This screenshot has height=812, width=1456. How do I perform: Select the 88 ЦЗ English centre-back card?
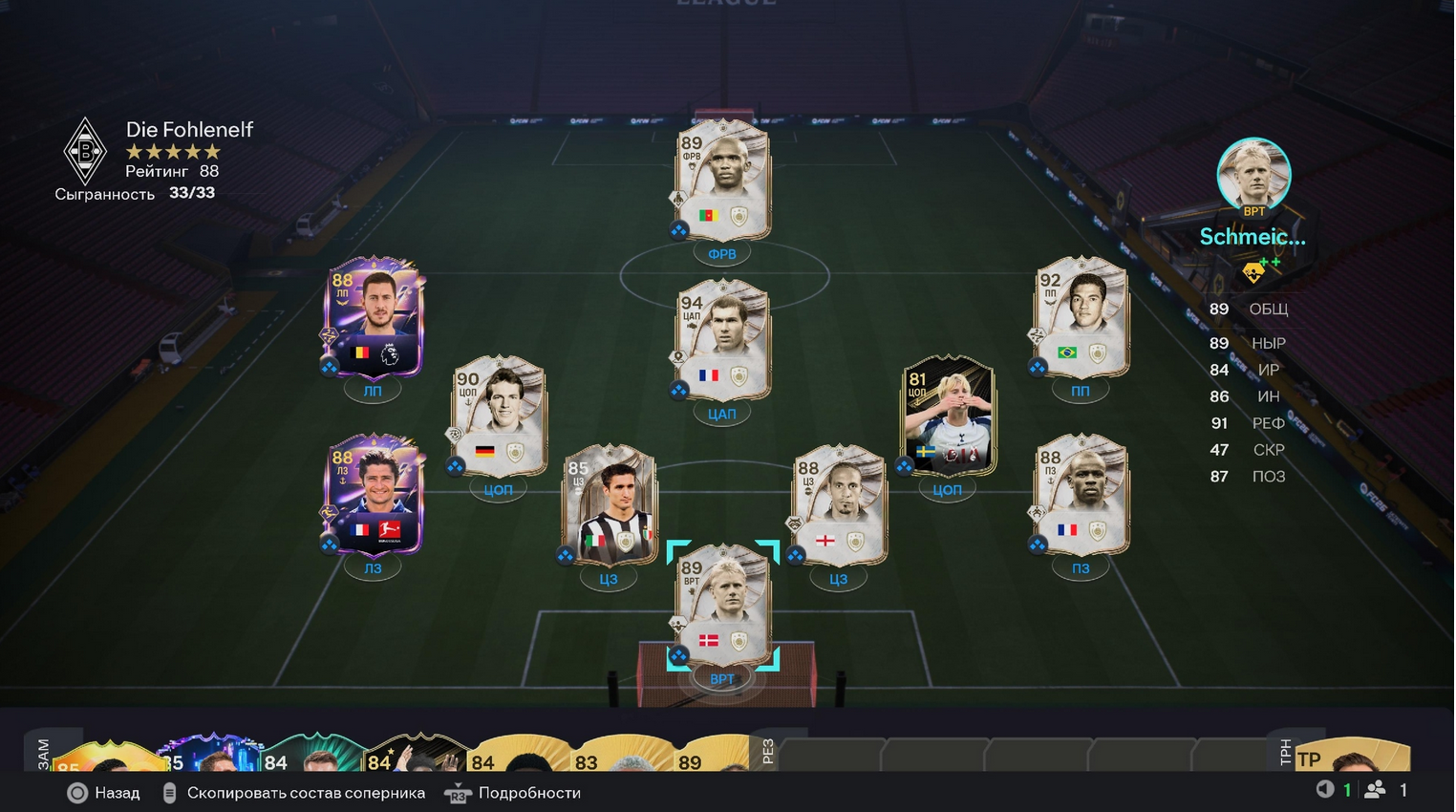pos(838,505)
